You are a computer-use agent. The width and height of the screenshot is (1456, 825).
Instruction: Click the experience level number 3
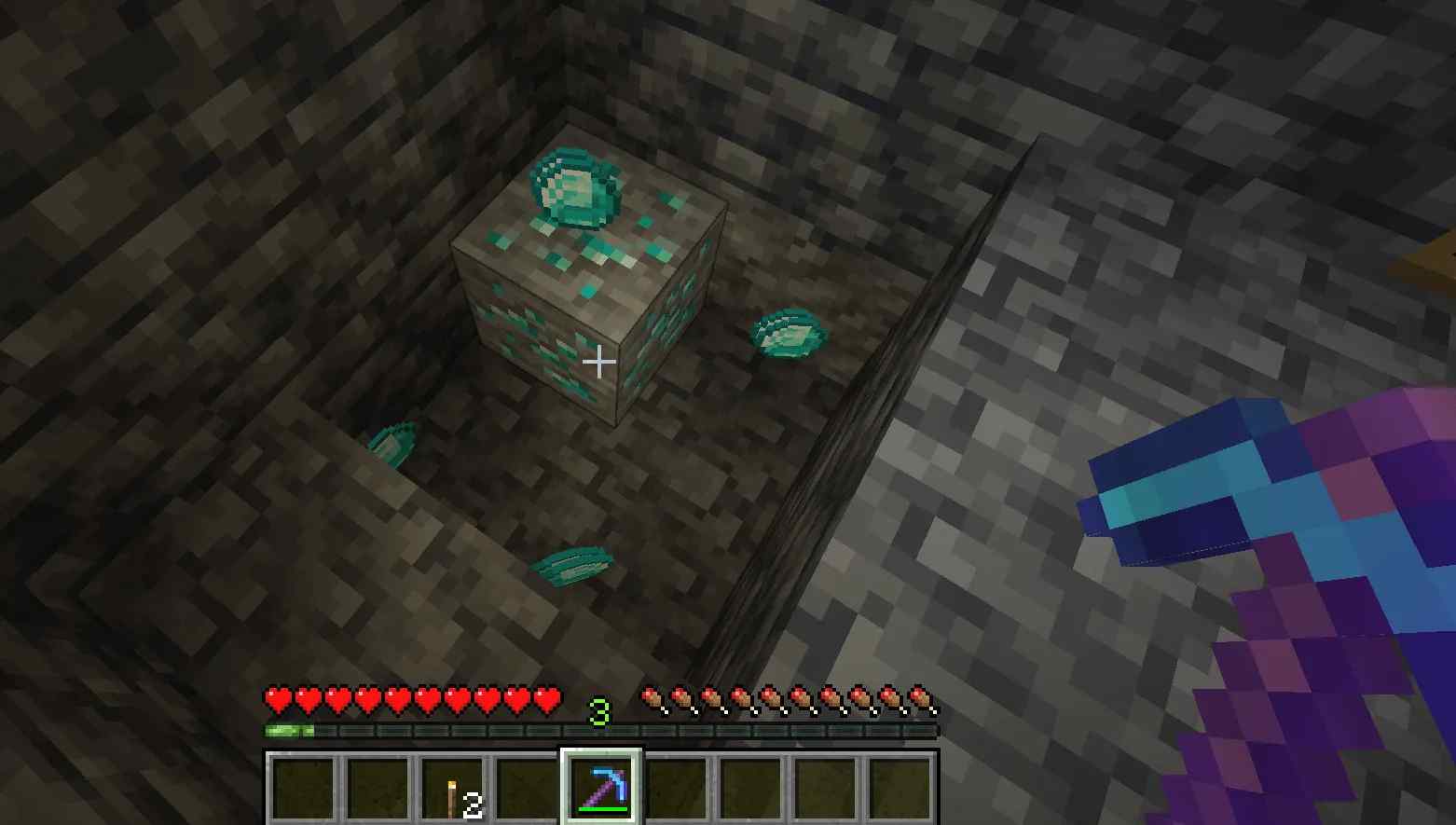[599, 712]
